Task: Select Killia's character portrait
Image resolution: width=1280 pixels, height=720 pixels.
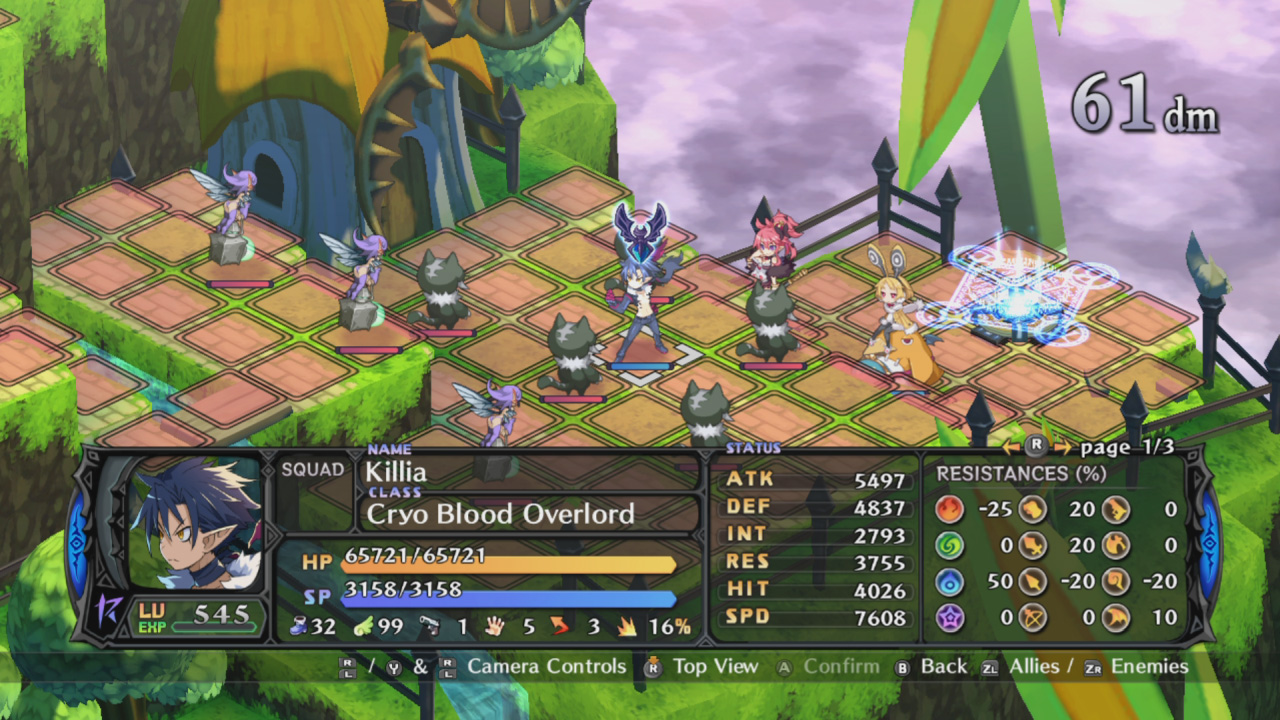Action: click(196, 524)
